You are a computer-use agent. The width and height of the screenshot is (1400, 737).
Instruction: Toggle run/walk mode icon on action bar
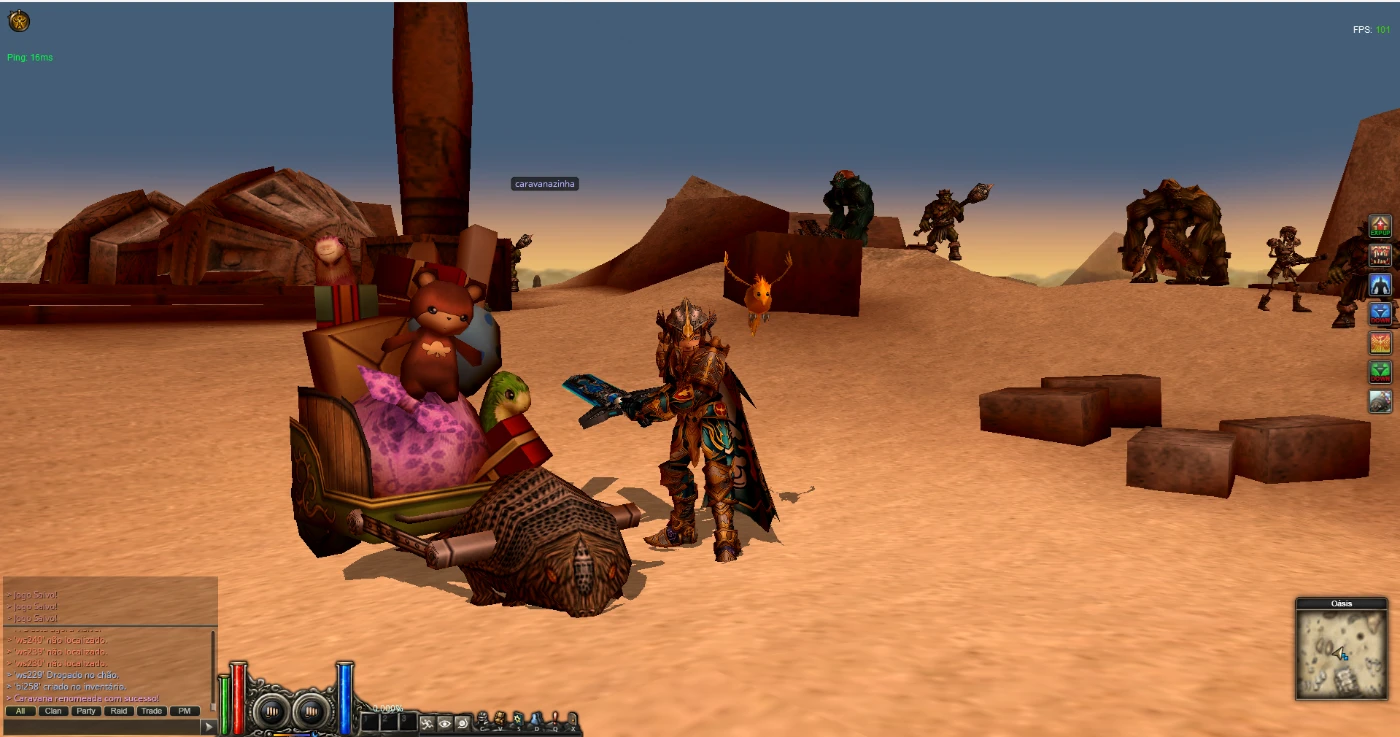click(x=428, y=723)
